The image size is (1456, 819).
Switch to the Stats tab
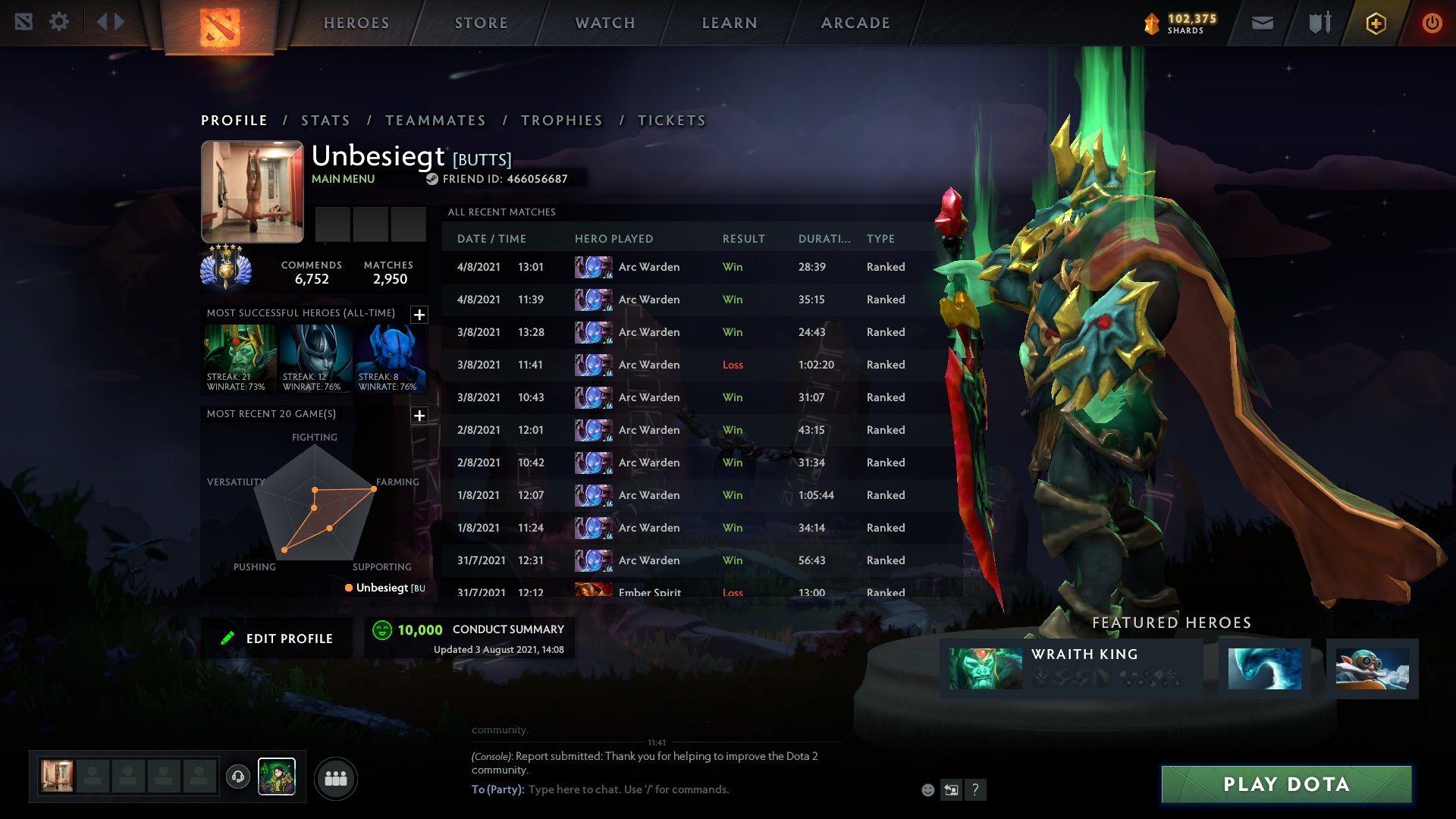tap(325, 121)
